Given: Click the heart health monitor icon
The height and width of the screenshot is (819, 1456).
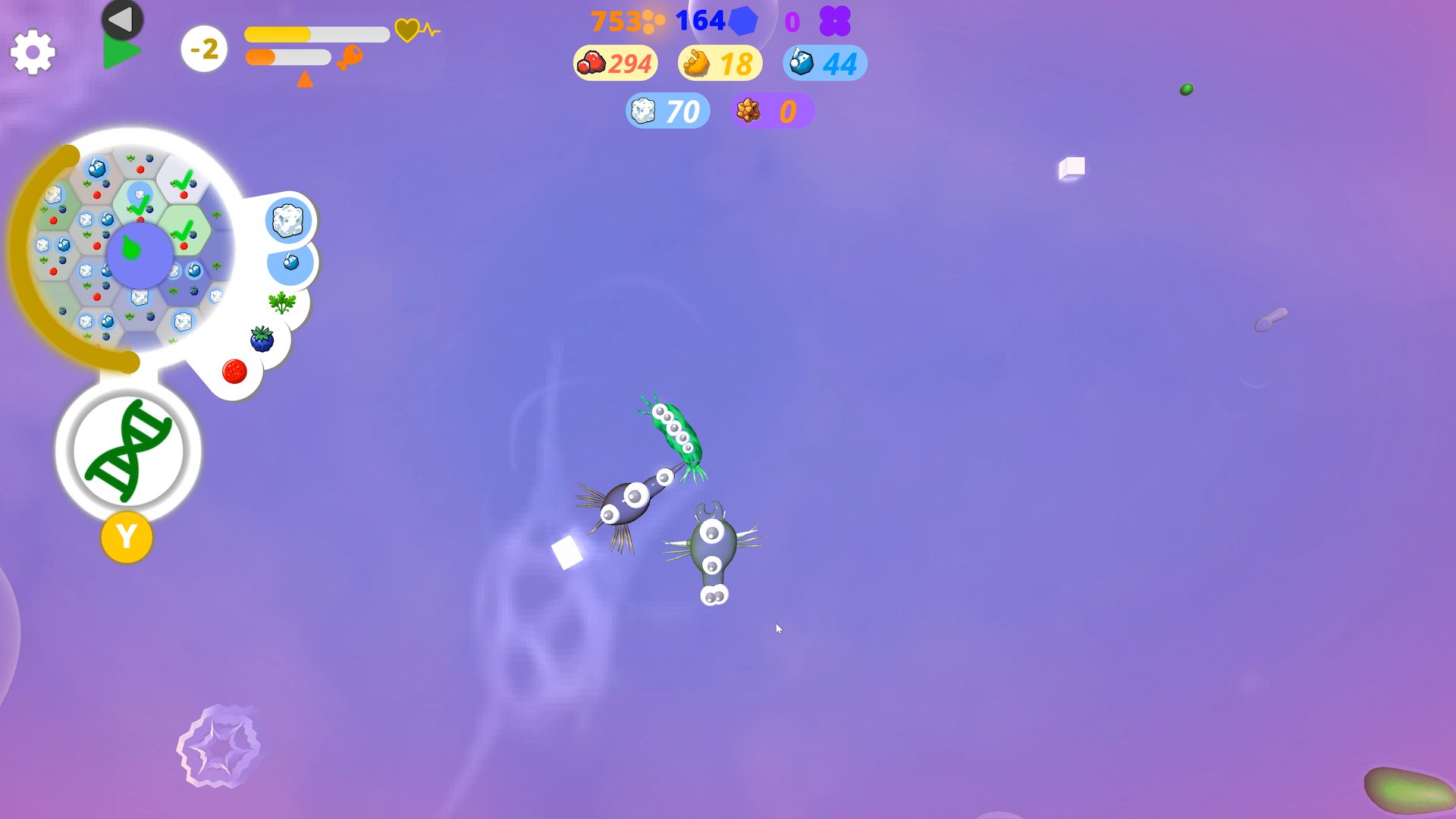Looking at the screenshot, I should click(x=409, y=31).
